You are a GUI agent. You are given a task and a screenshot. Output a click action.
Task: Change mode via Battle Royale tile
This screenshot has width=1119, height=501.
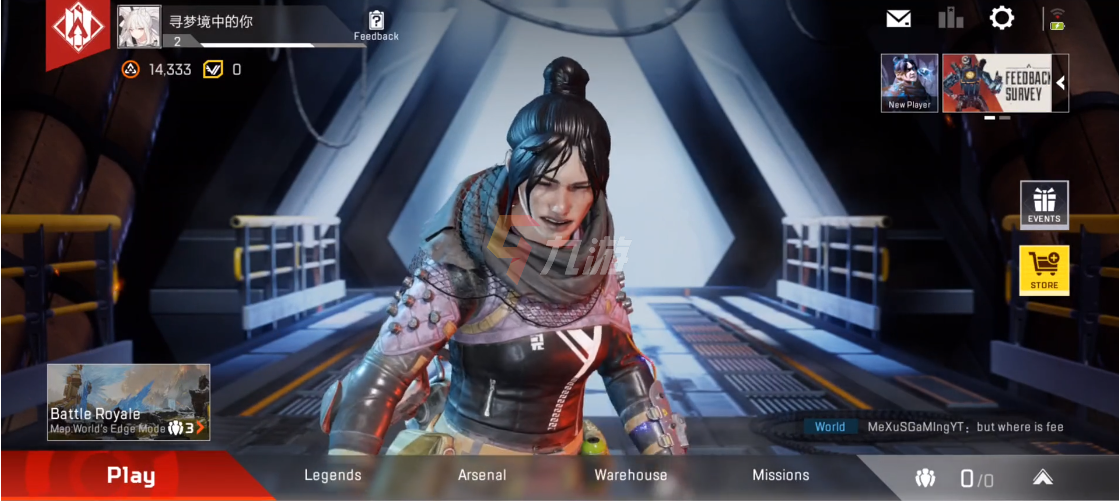pos(129,402)
